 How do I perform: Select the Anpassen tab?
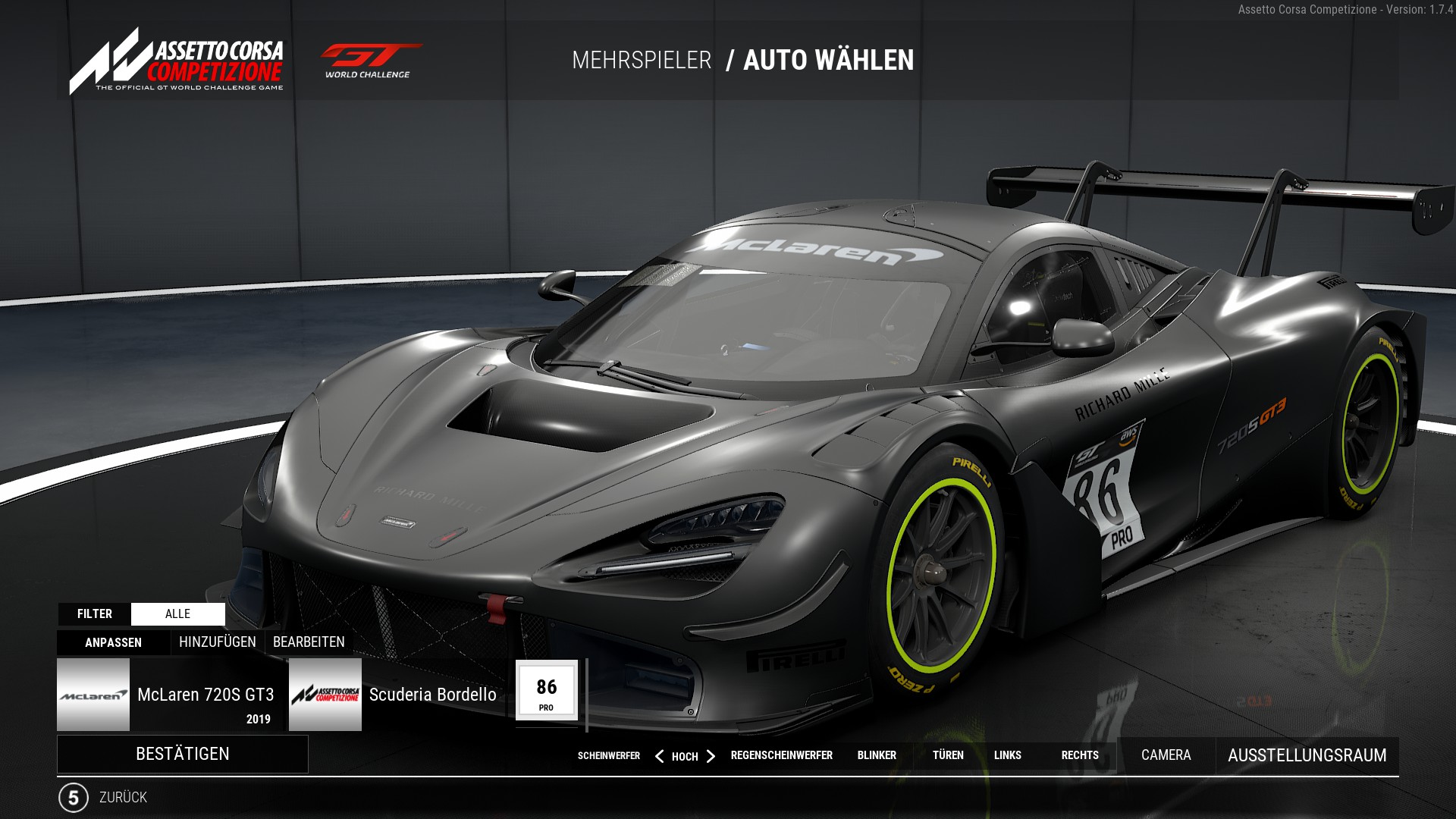pos(113,642)
